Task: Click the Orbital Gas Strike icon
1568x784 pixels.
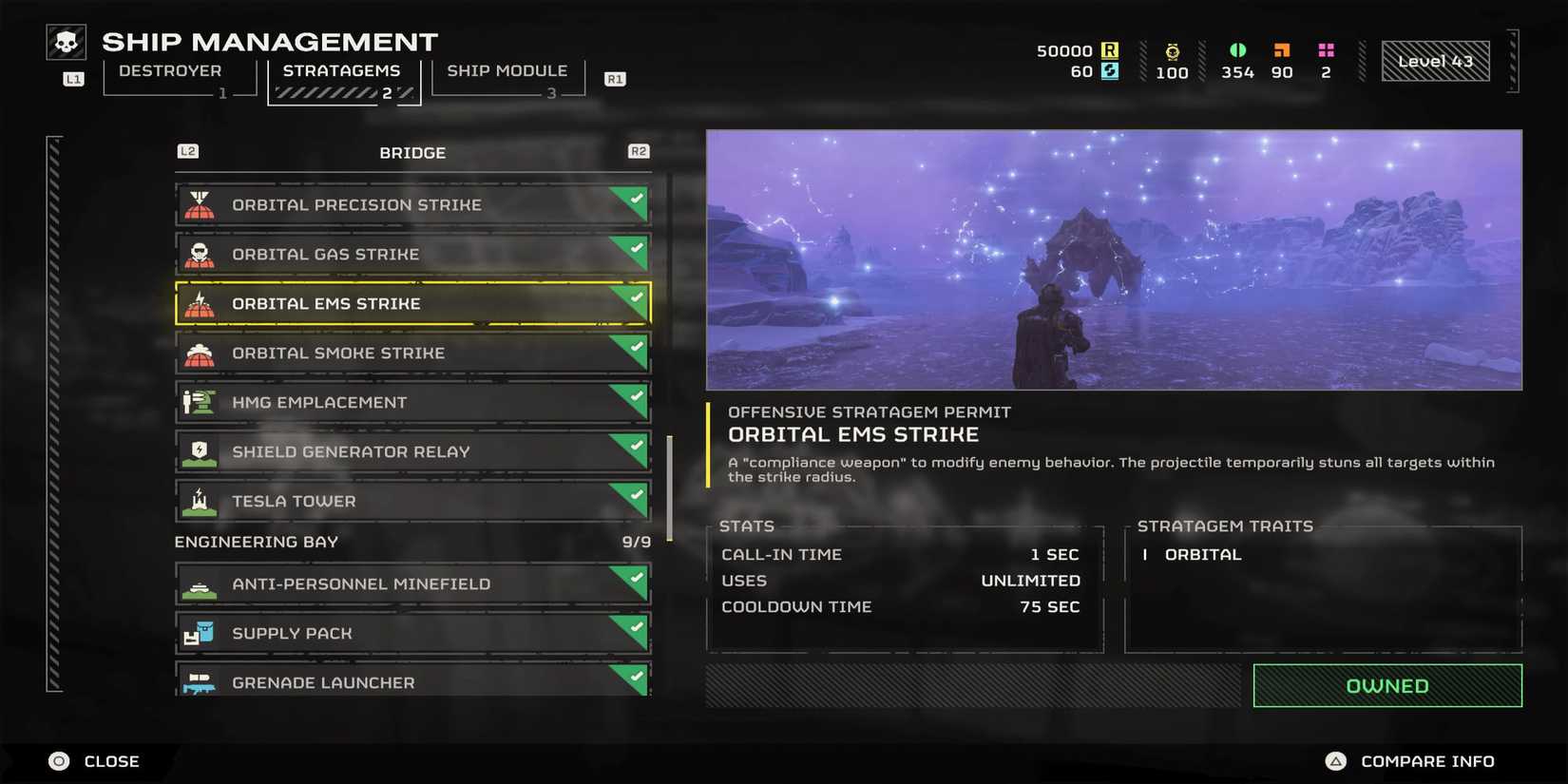Action: (x=201, y=254)
